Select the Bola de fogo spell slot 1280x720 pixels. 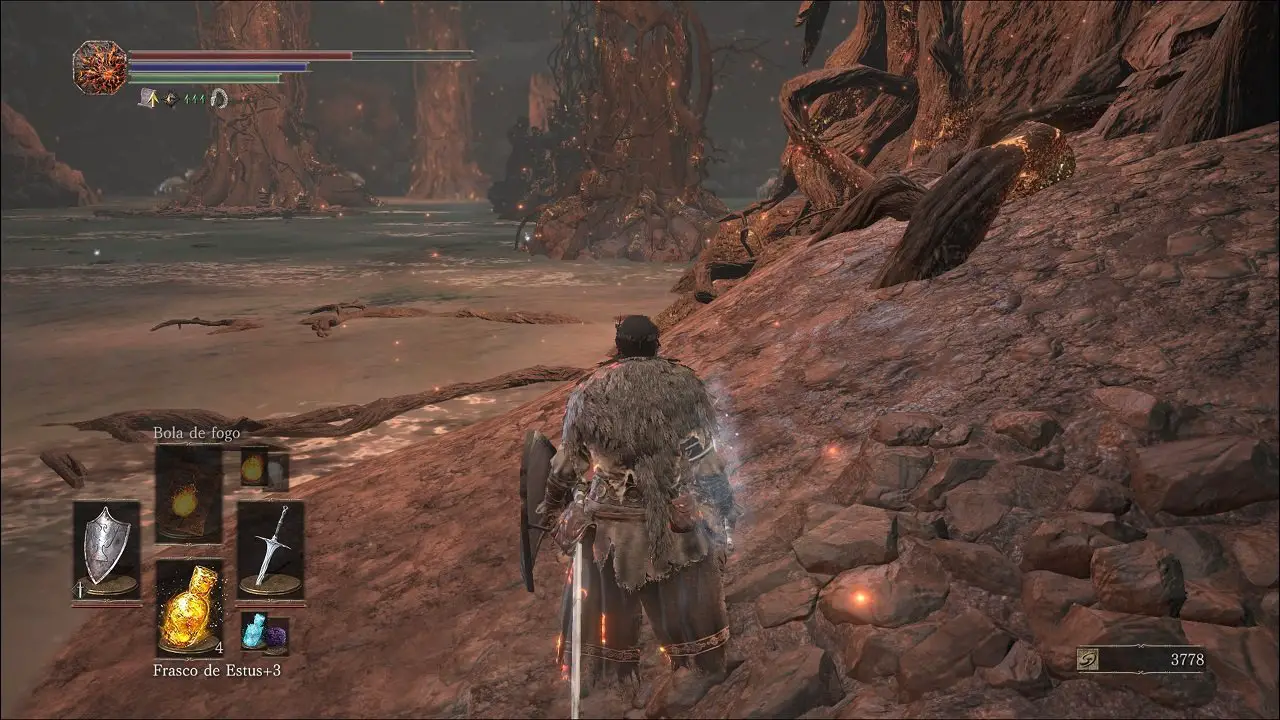(x=188, y=496)
